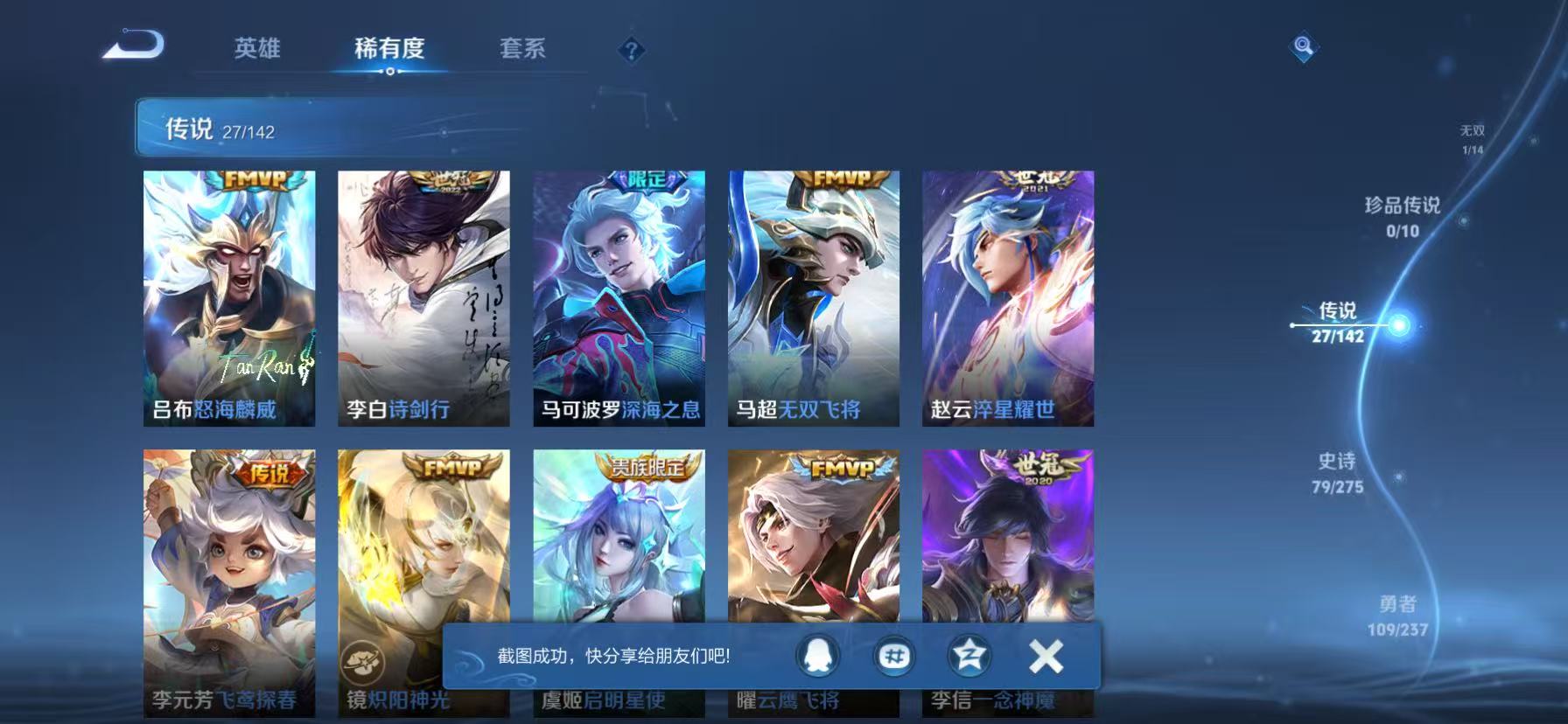Viewport: 1568px width, 724px height.
Task: Dismiss the share toast with the X
Action: (x=1045, y=654)
